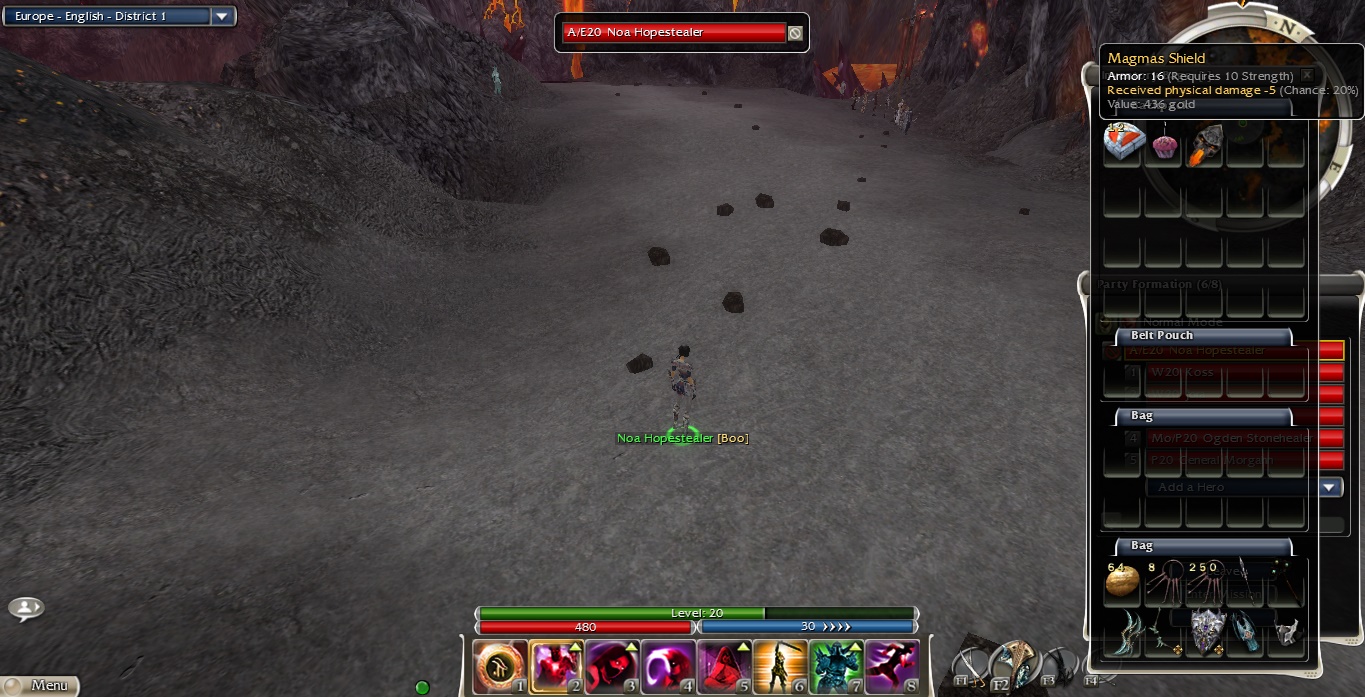Viewport: 1365px width, 697px height.
Task: Activate the red hooded skill in slot 3
Action: [x=612, y=667]
